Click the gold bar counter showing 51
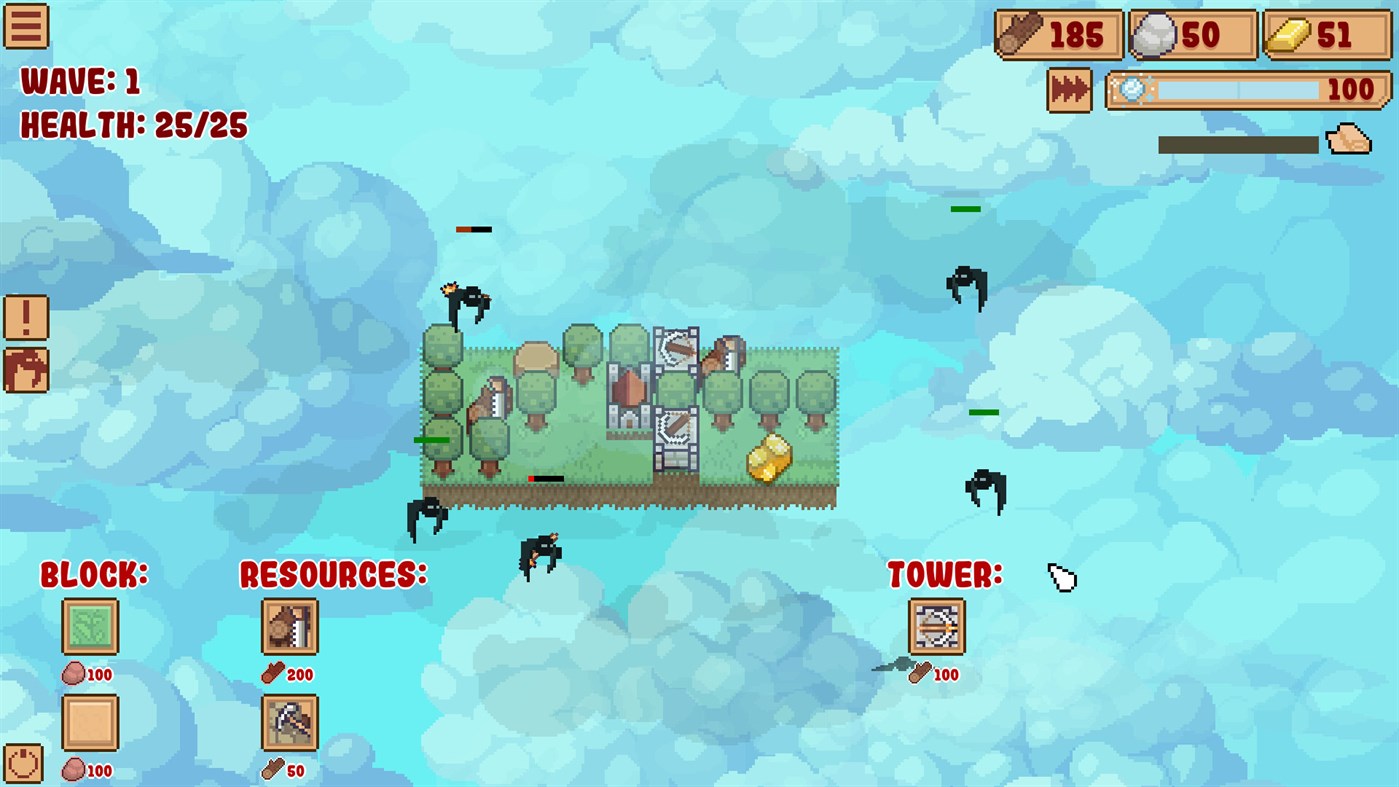 (x=1325, y=34)
